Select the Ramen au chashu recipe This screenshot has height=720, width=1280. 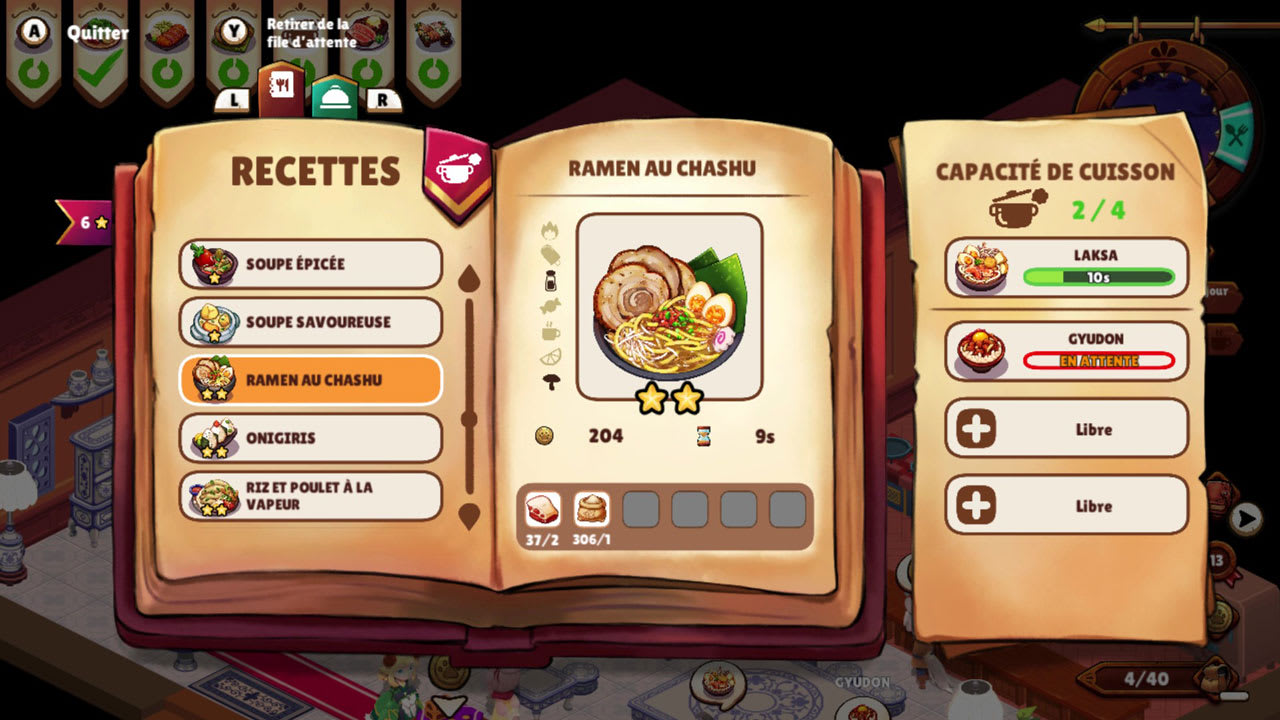(x=311, y=380)
